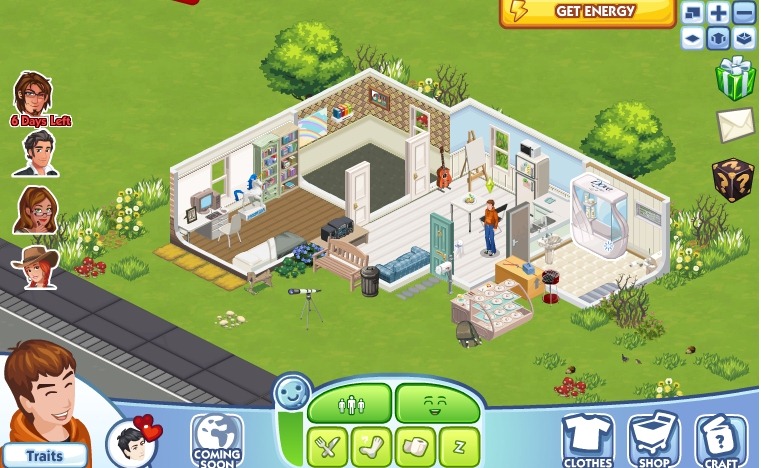This screenshot has height=468, width=761.
Task: Click the long-haired man with glasses portrait
Action: [x=33, y=93]
